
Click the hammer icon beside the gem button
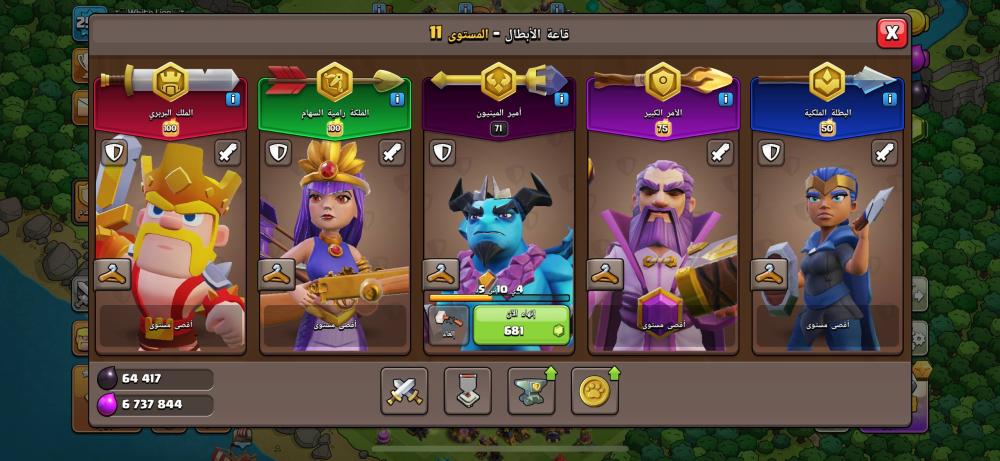[447, 324]
